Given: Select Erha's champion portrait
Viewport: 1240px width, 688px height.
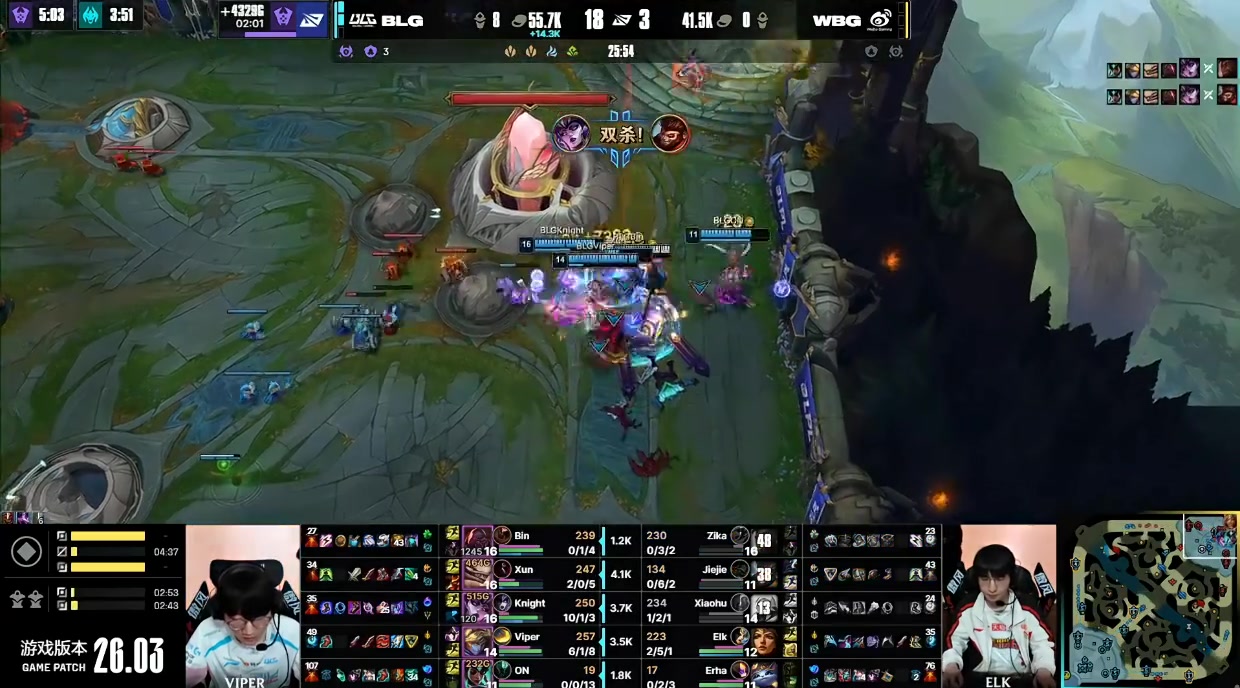Looking at the screenshot, I should 765,674.
